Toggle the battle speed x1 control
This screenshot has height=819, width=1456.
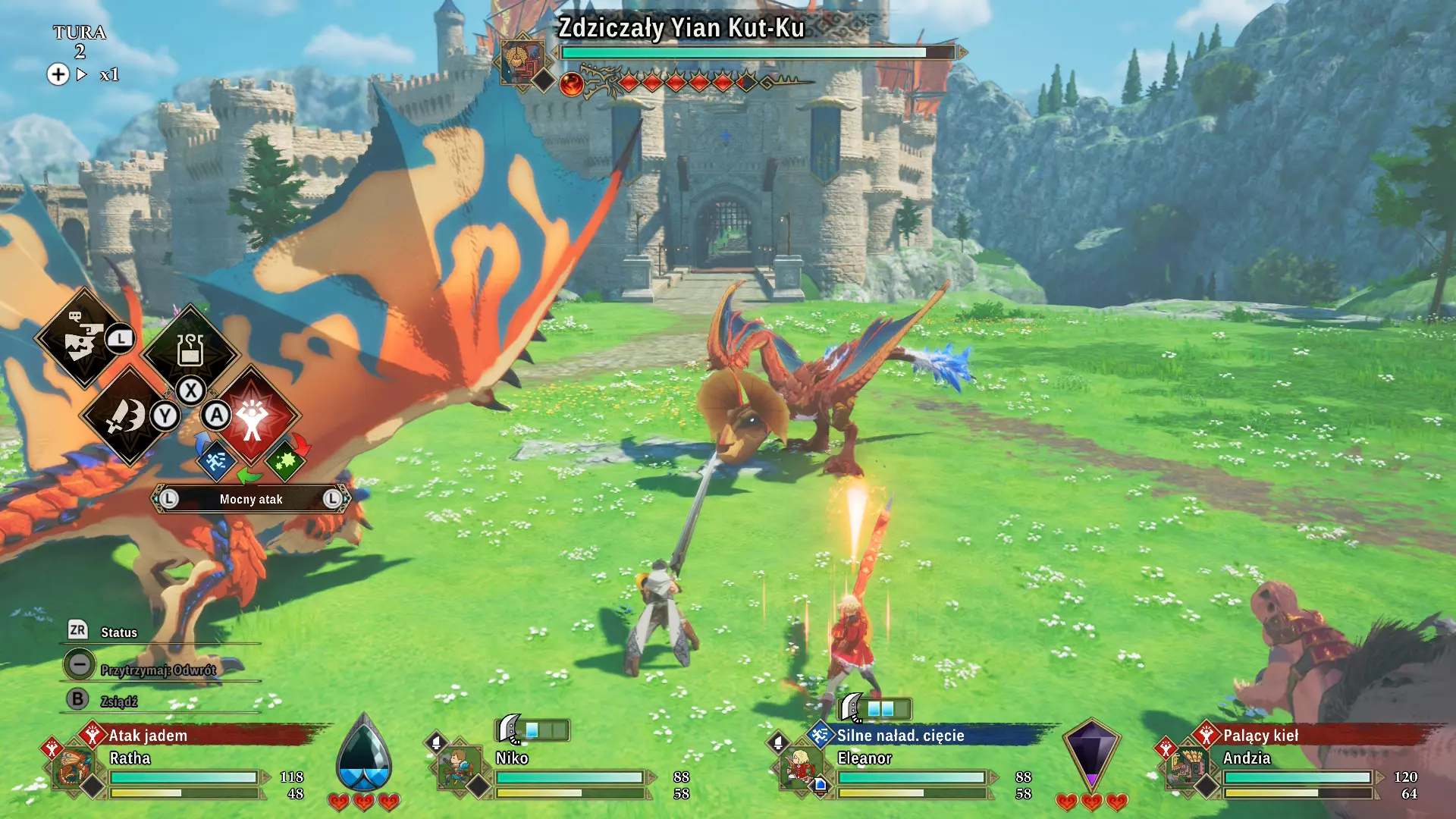[108, 74]
